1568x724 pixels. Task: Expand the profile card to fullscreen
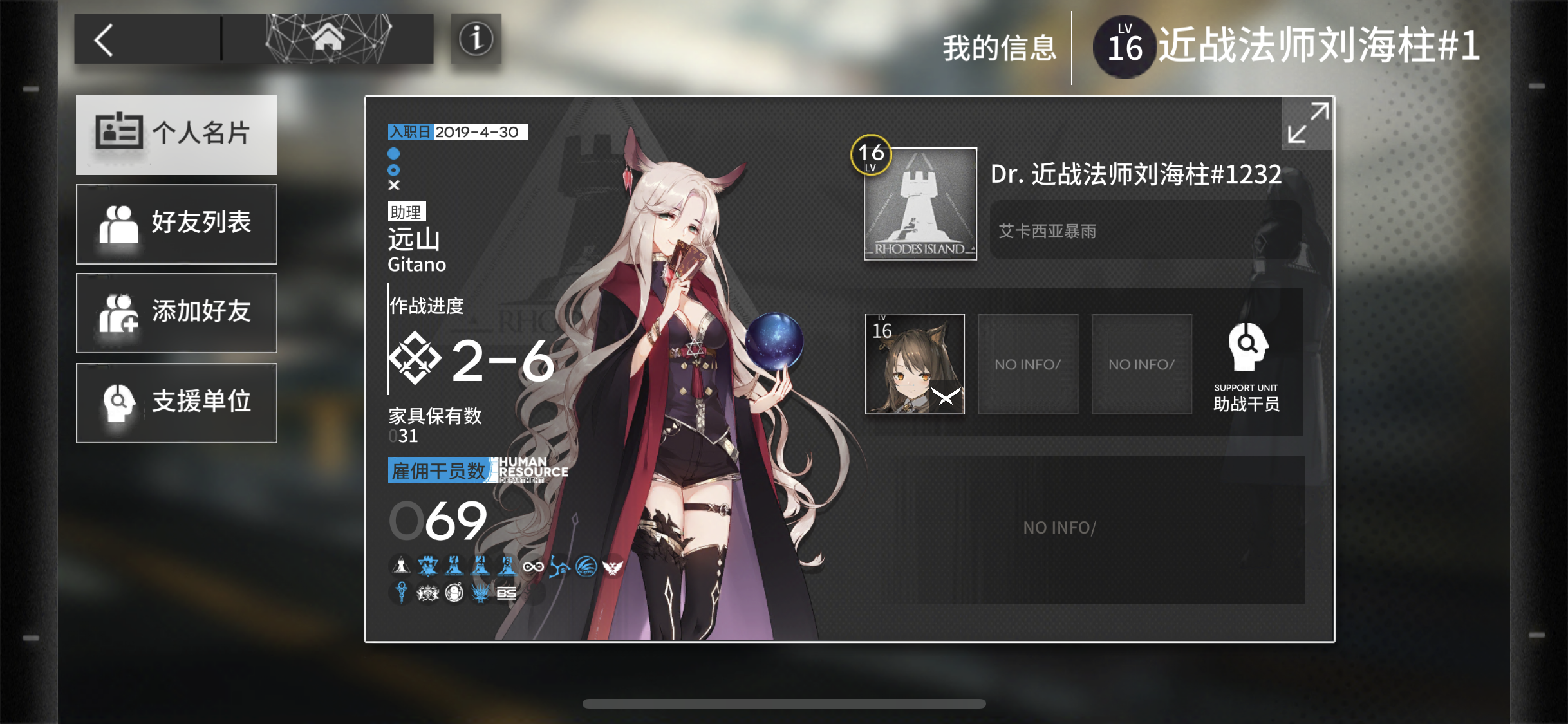(1307, 123)
